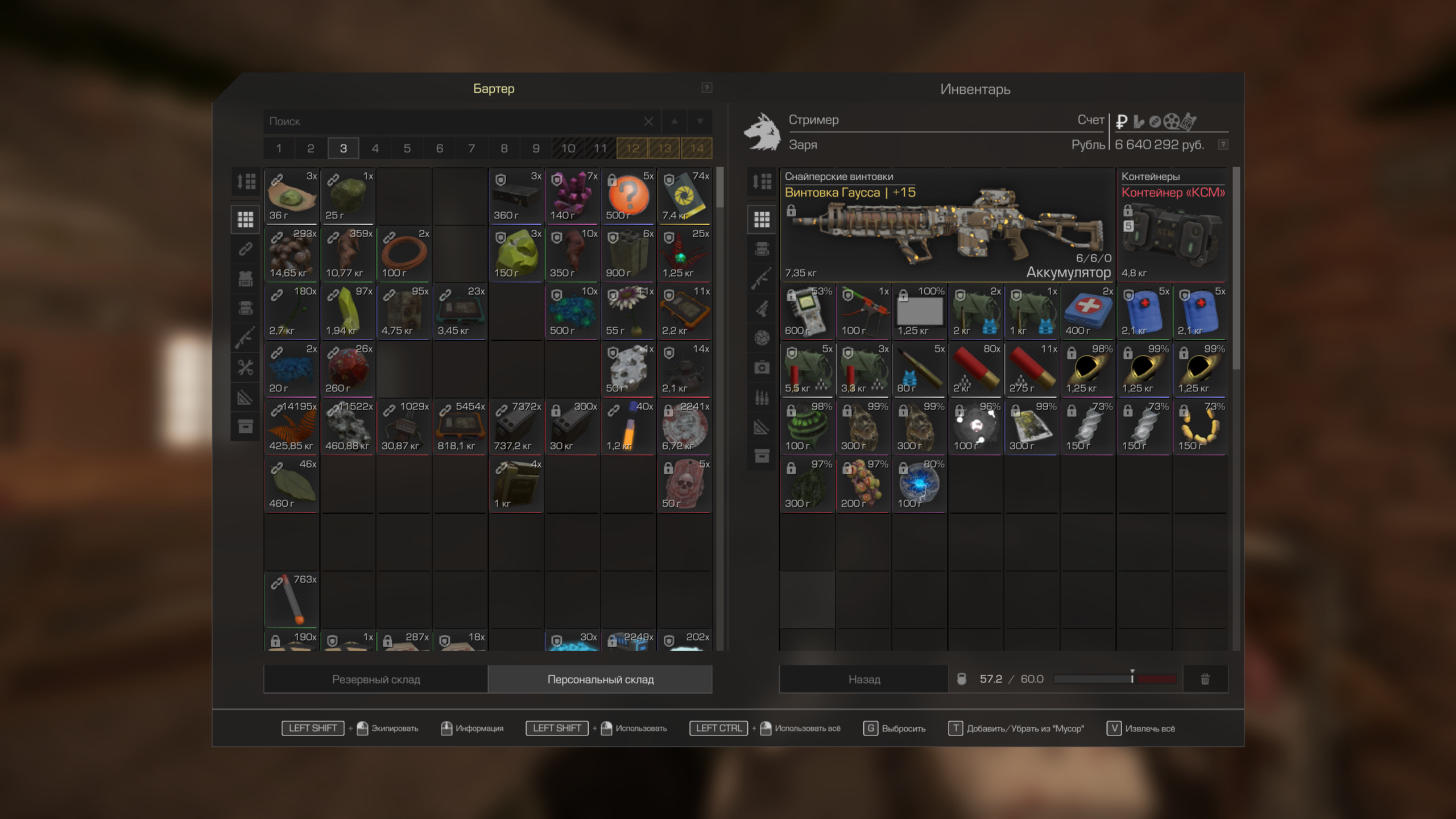Select the Резервный склад tab

pos(376,679)
